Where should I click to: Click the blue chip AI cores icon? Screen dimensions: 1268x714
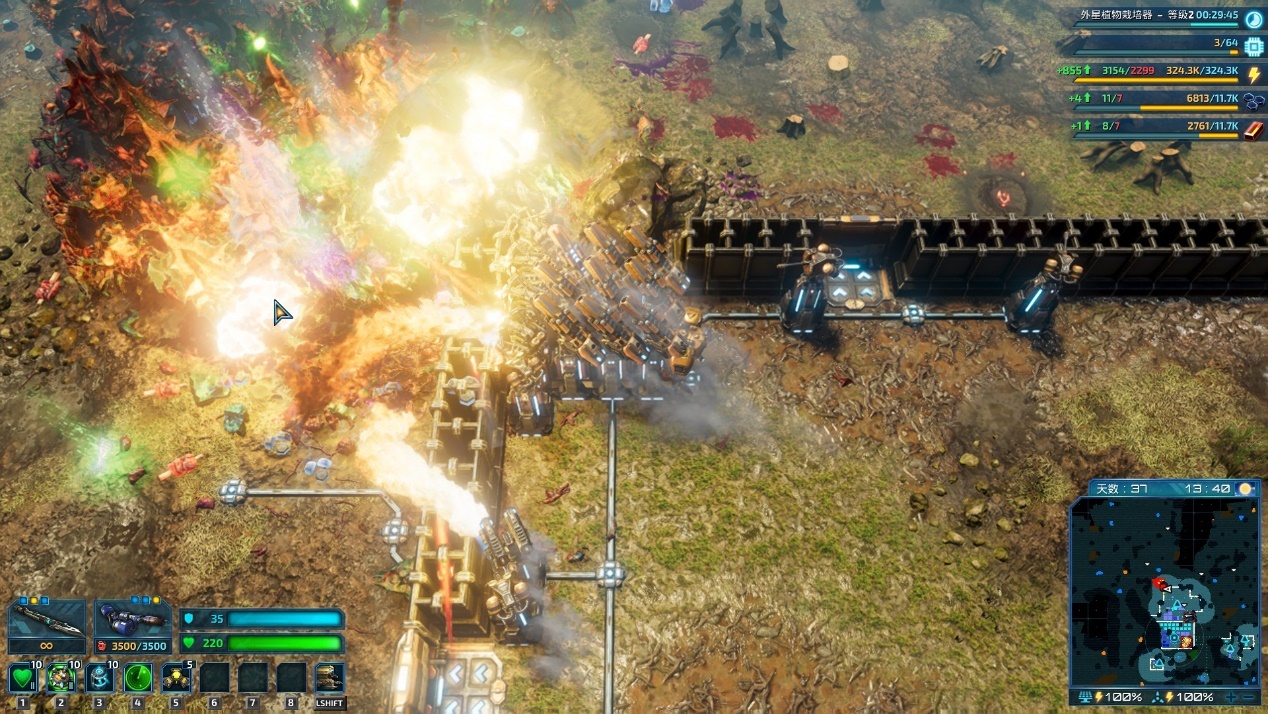pos(1254,46)
